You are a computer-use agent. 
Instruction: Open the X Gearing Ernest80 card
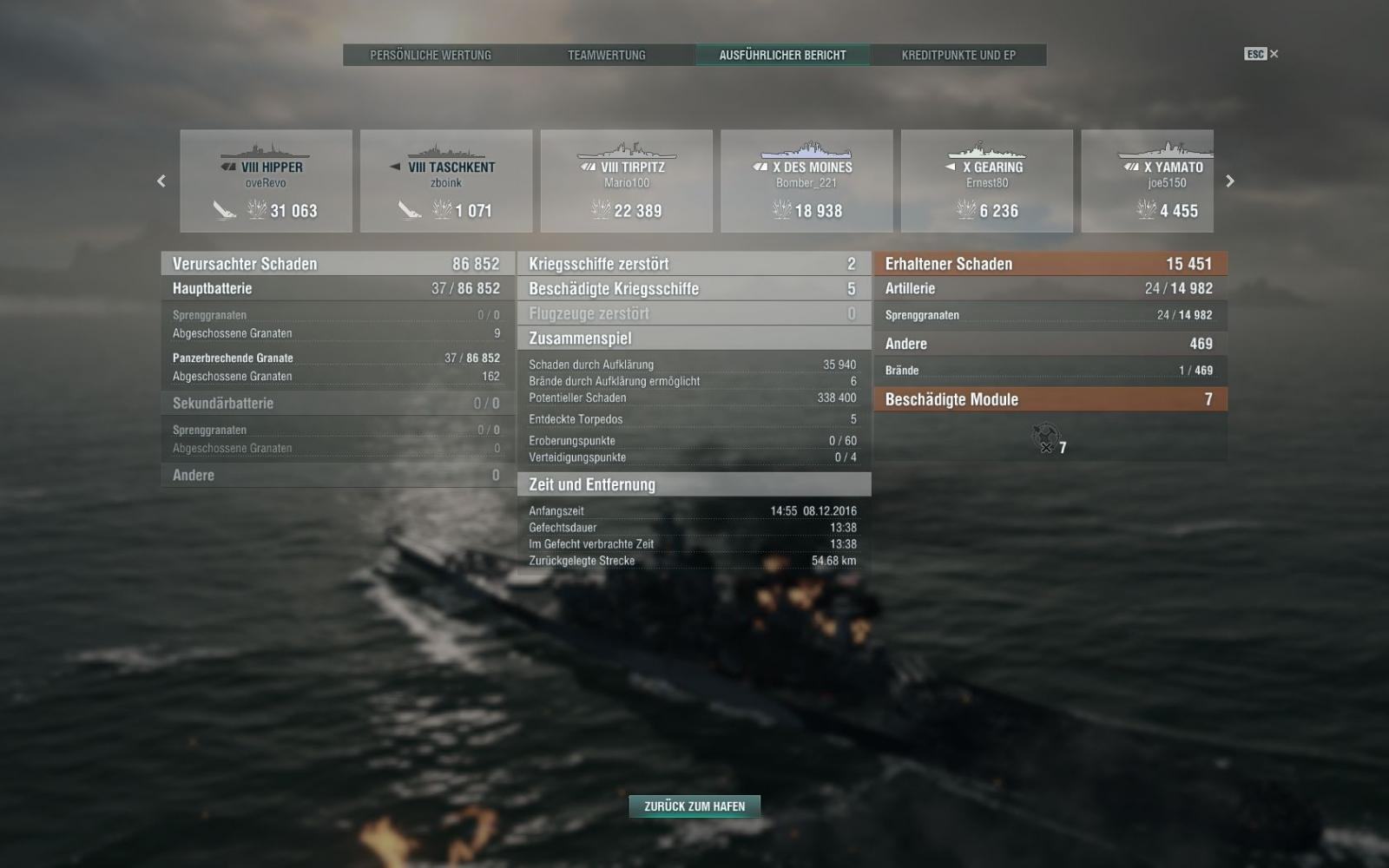click(x=987, y=181)
